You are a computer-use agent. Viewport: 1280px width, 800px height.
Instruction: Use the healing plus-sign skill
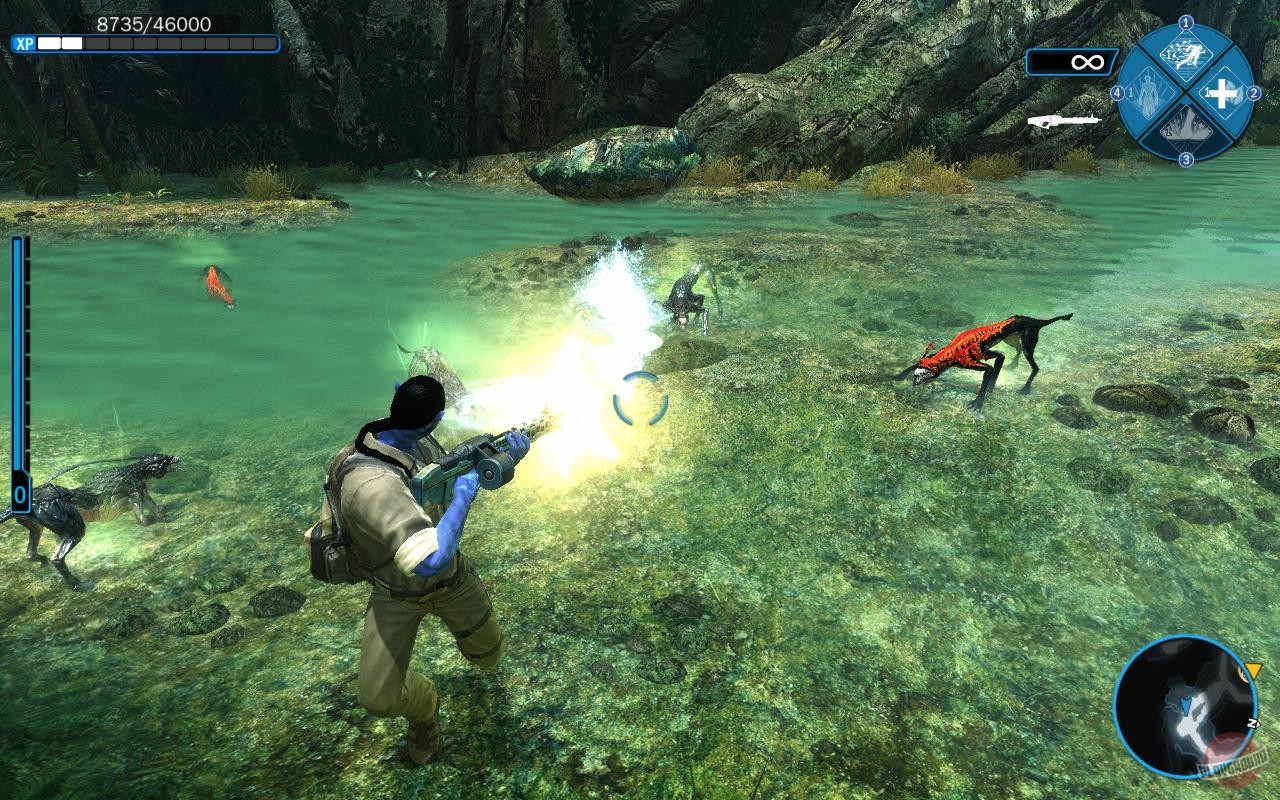tap(1221, 94)
